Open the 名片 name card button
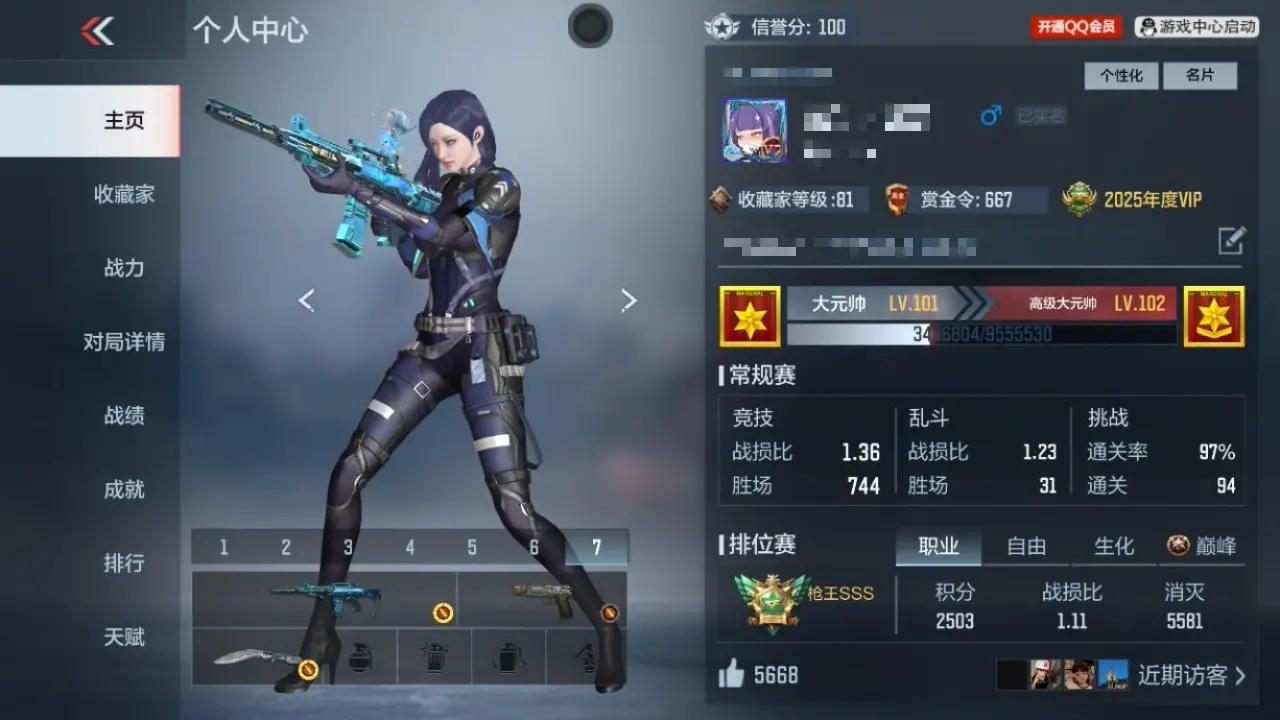The image size is (1280, 720). point(1200,76)
